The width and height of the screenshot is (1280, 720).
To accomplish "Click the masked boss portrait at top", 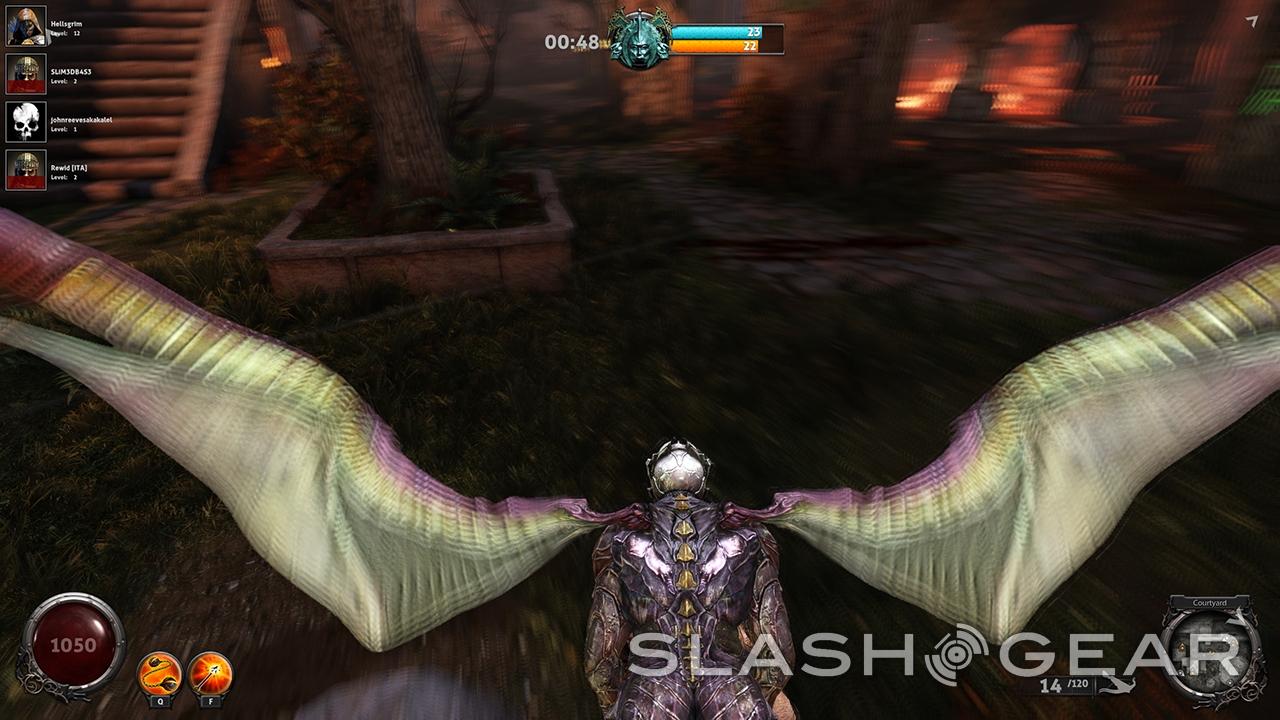I will tap(641, 40).
